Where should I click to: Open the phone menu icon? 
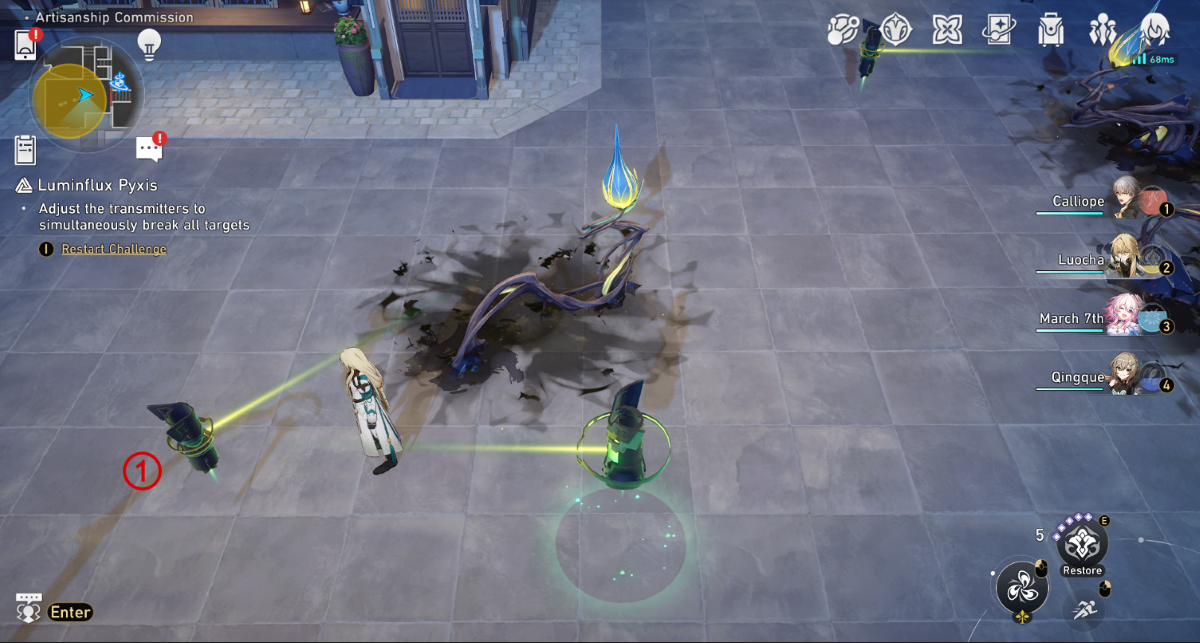(26, 45)
